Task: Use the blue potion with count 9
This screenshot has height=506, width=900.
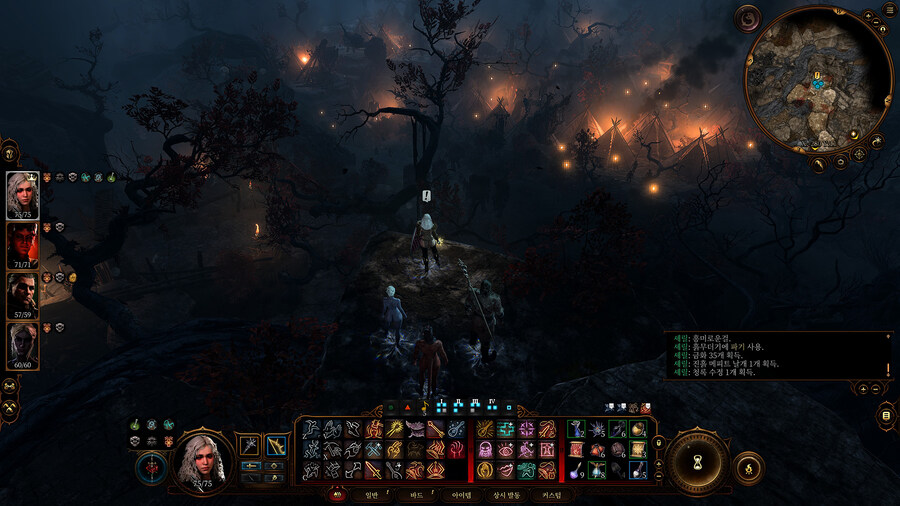Action: tap(577, 473)
